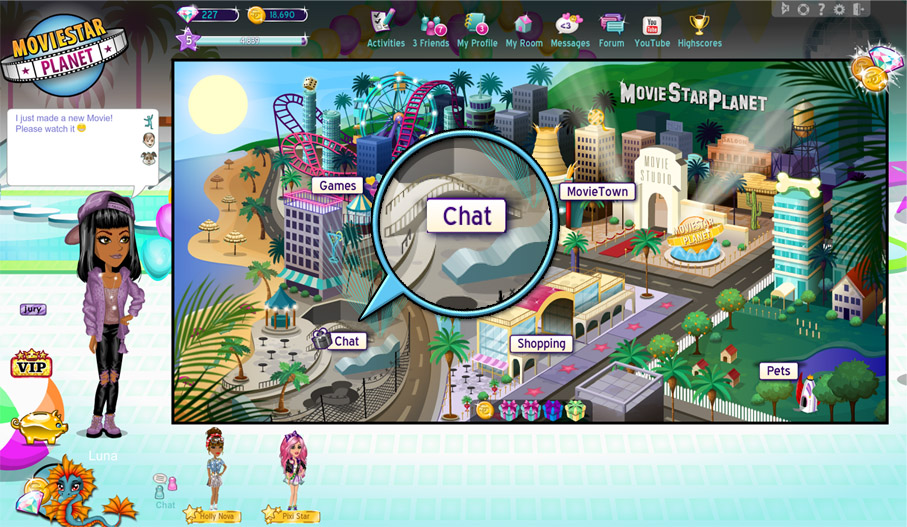Open the YouTube section
This screenshot has width=907, height=527.
click(652, 28)
